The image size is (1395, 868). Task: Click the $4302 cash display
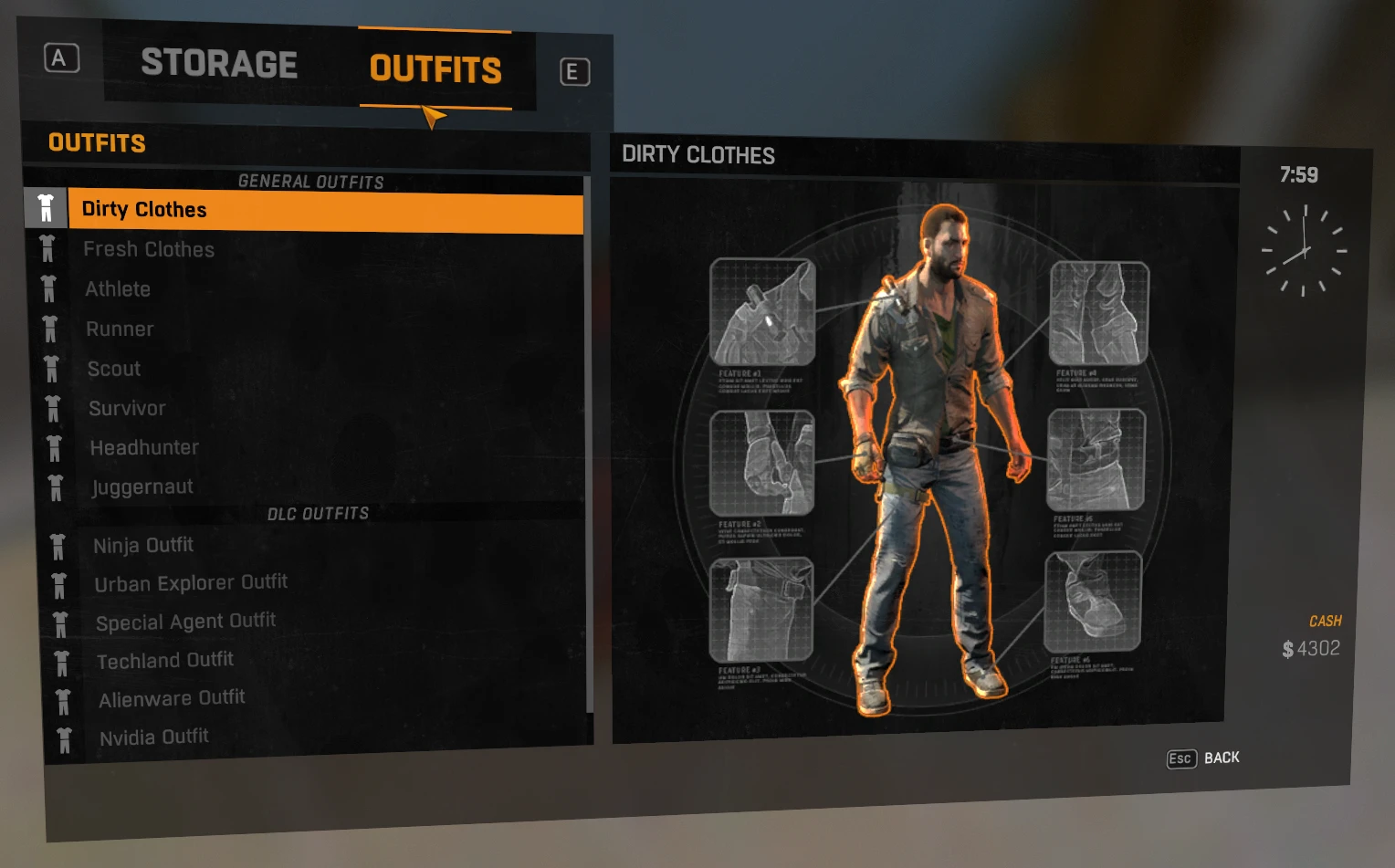click(x=1309, y=648)
